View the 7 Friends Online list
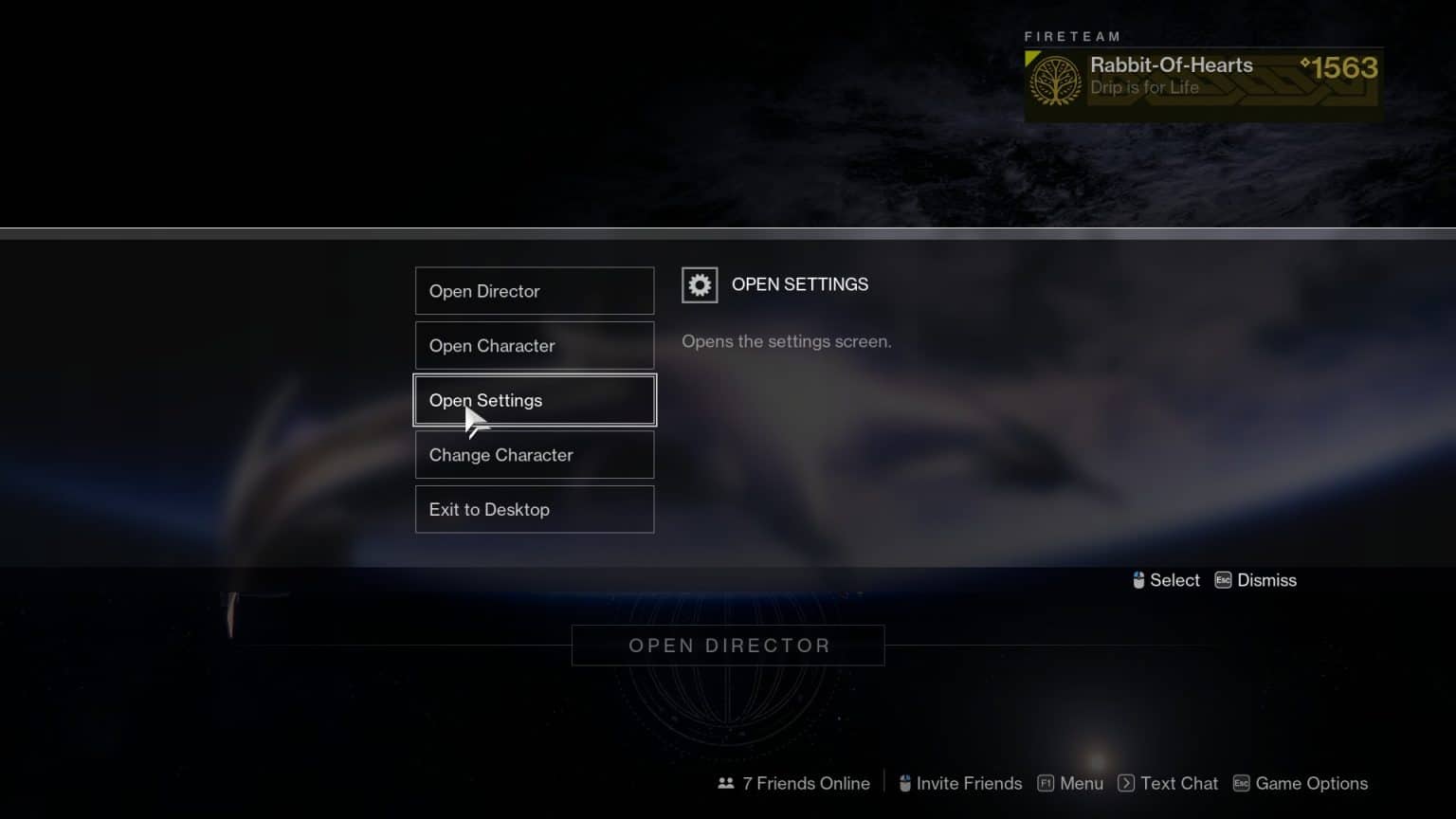Screen dimensions: 1456x819 806,783
